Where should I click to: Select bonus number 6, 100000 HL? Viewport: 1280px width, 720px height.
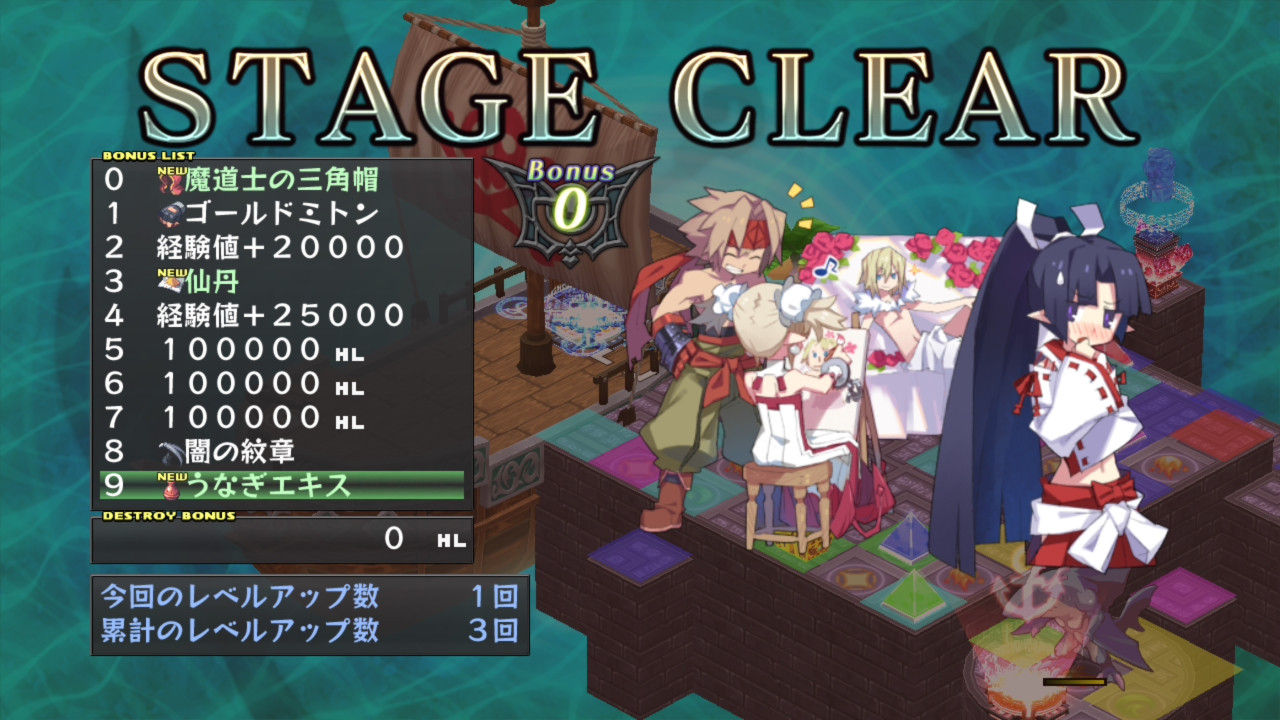[x=281, y=383]
